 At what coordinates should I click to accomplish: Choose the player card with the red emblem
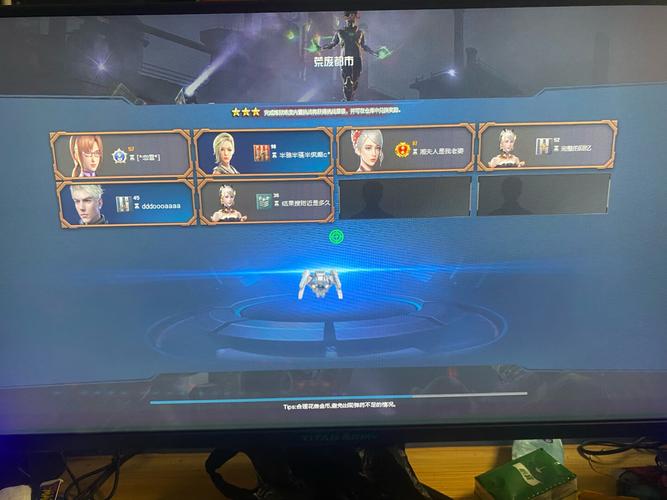405,149
